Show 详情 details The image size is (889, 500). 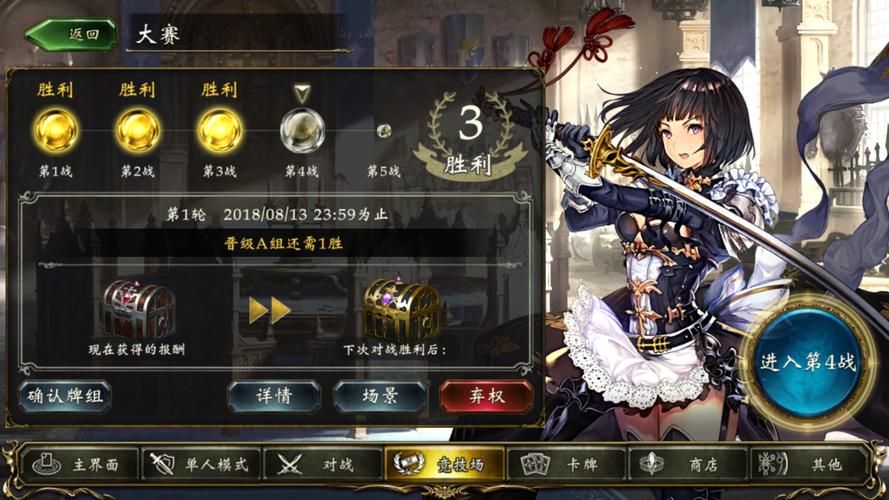pos(273,396)
